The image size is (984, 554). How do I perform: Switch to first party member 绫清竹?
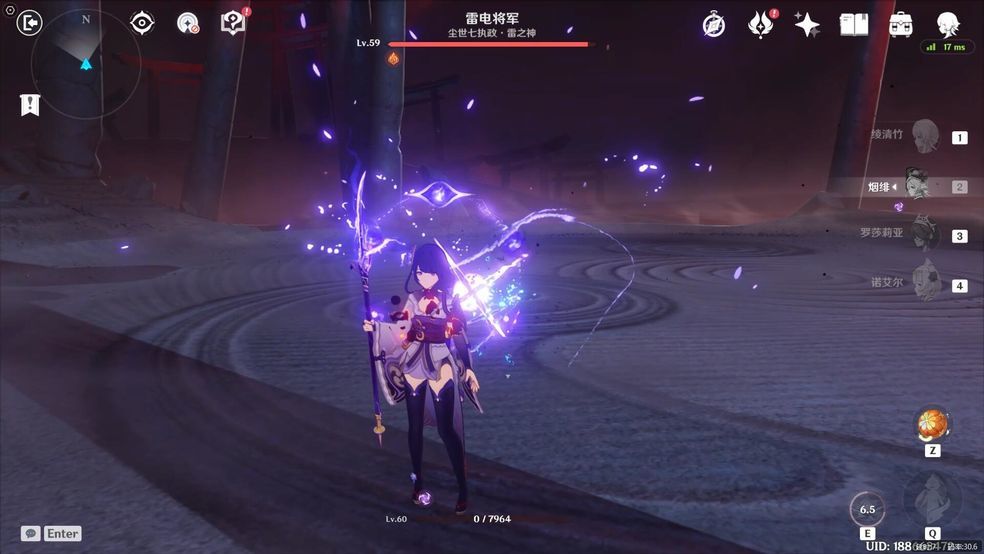point(925,135)
